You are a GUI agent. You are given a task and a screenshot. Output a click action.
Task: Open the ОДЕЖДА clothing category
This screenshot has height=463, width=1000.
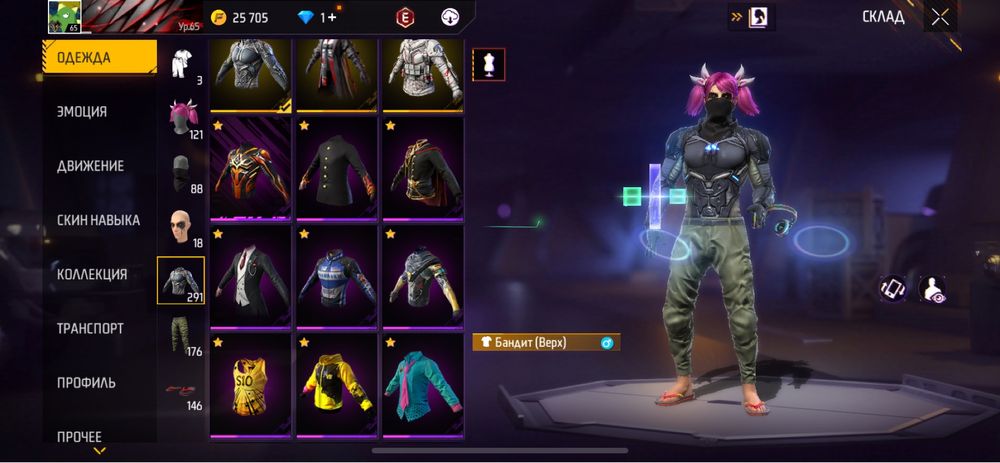click(x=99, y=58)
